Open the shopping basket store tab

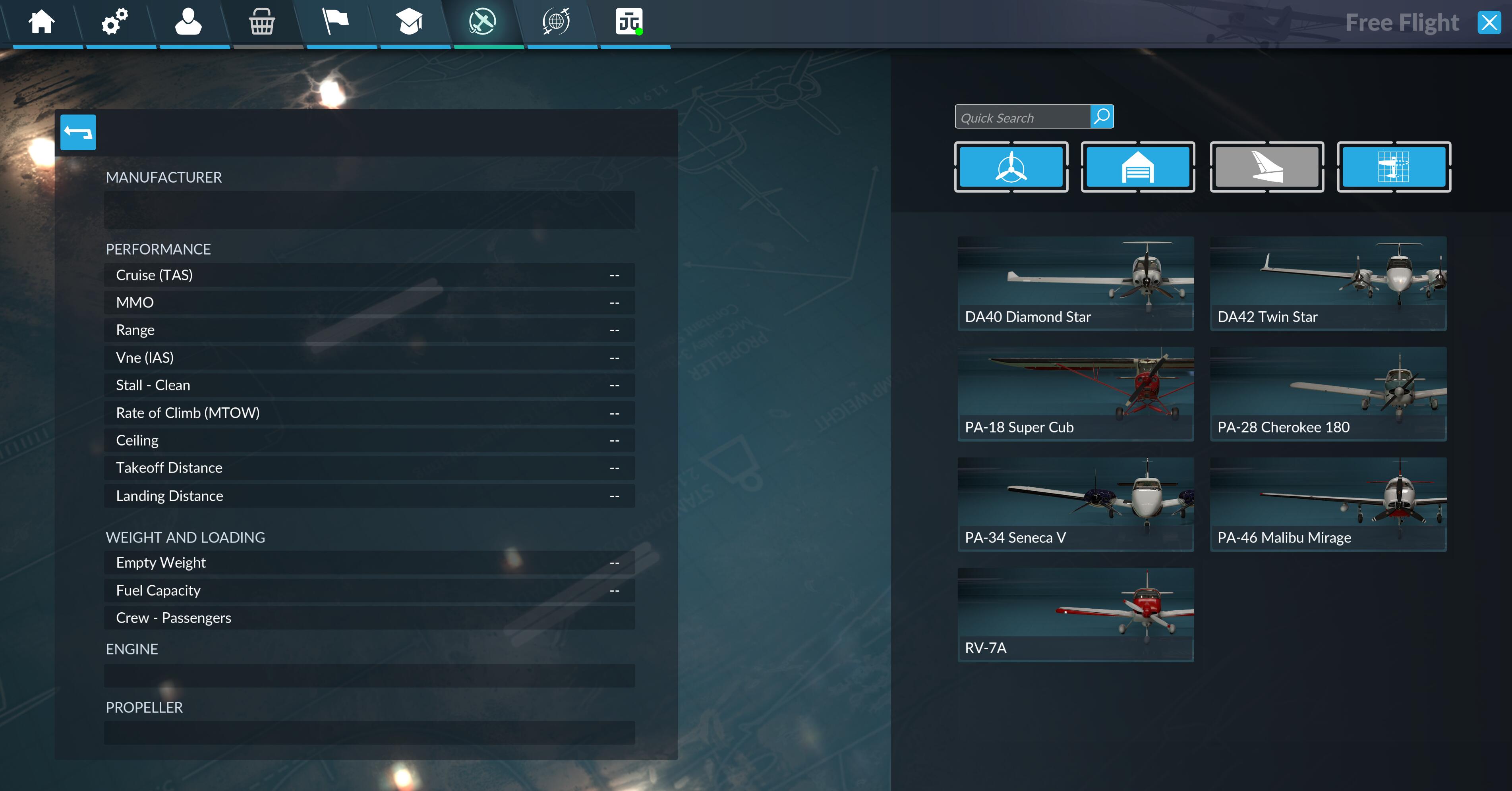[x=262, y=22]
